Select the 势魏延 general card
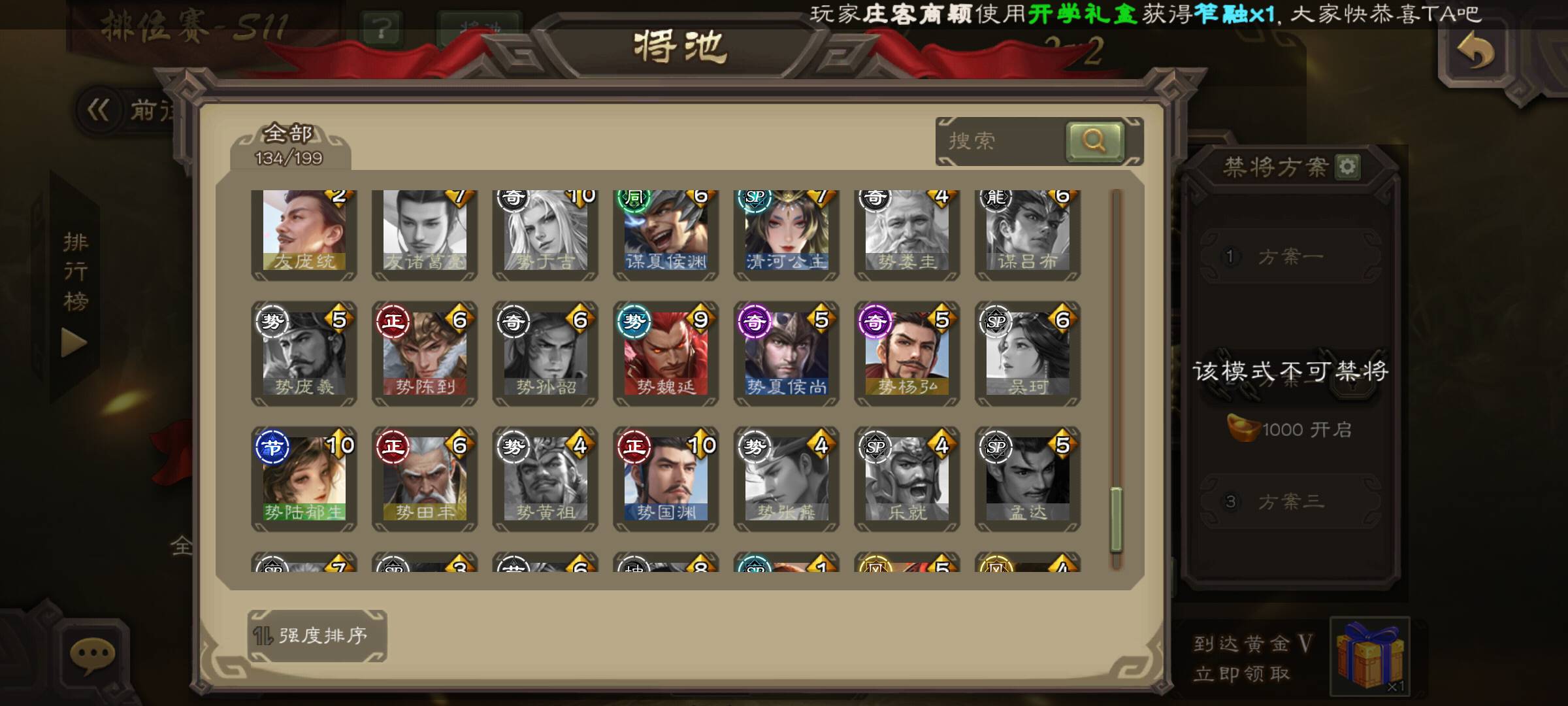 point(666,353)
